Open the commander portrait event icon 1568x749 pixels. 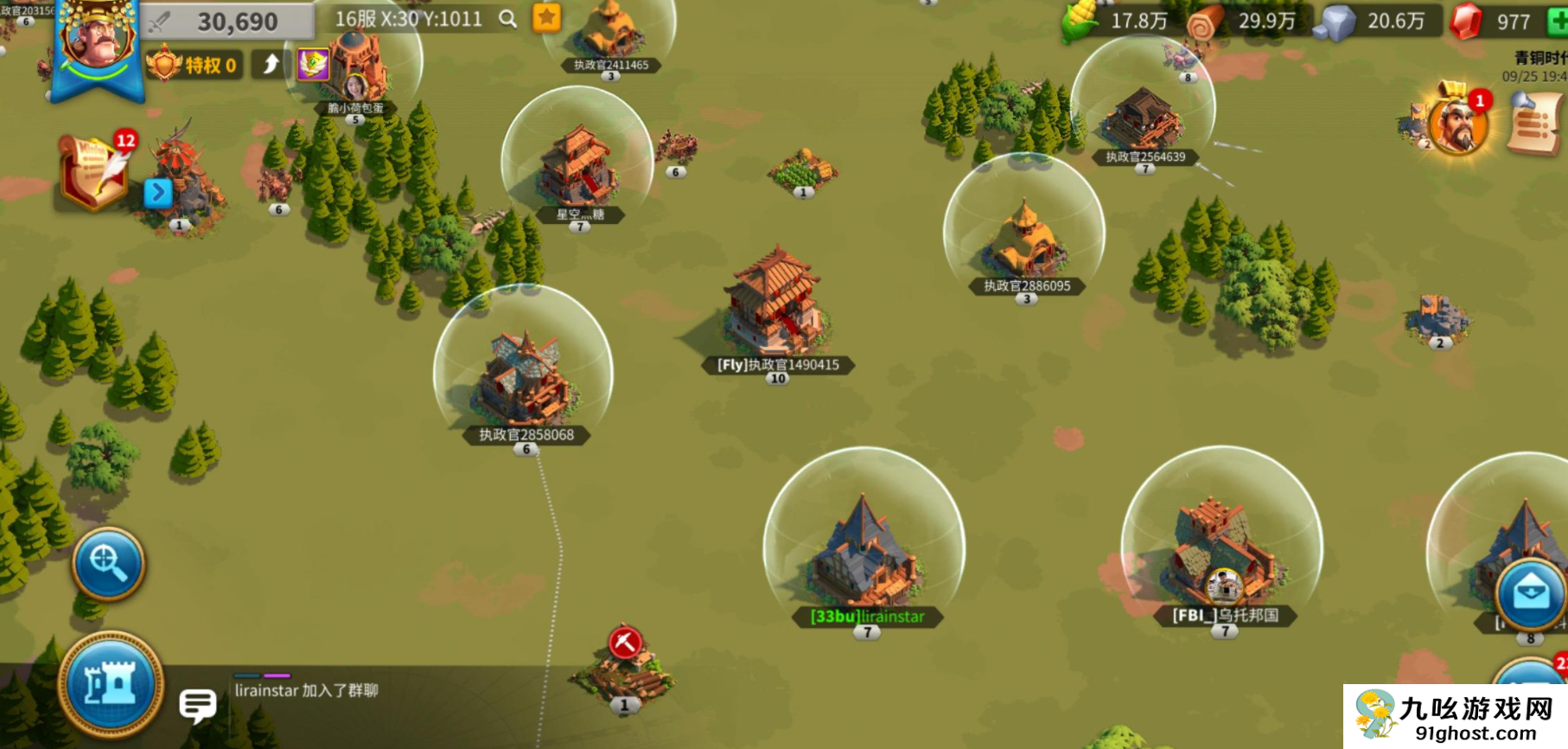1457,125
